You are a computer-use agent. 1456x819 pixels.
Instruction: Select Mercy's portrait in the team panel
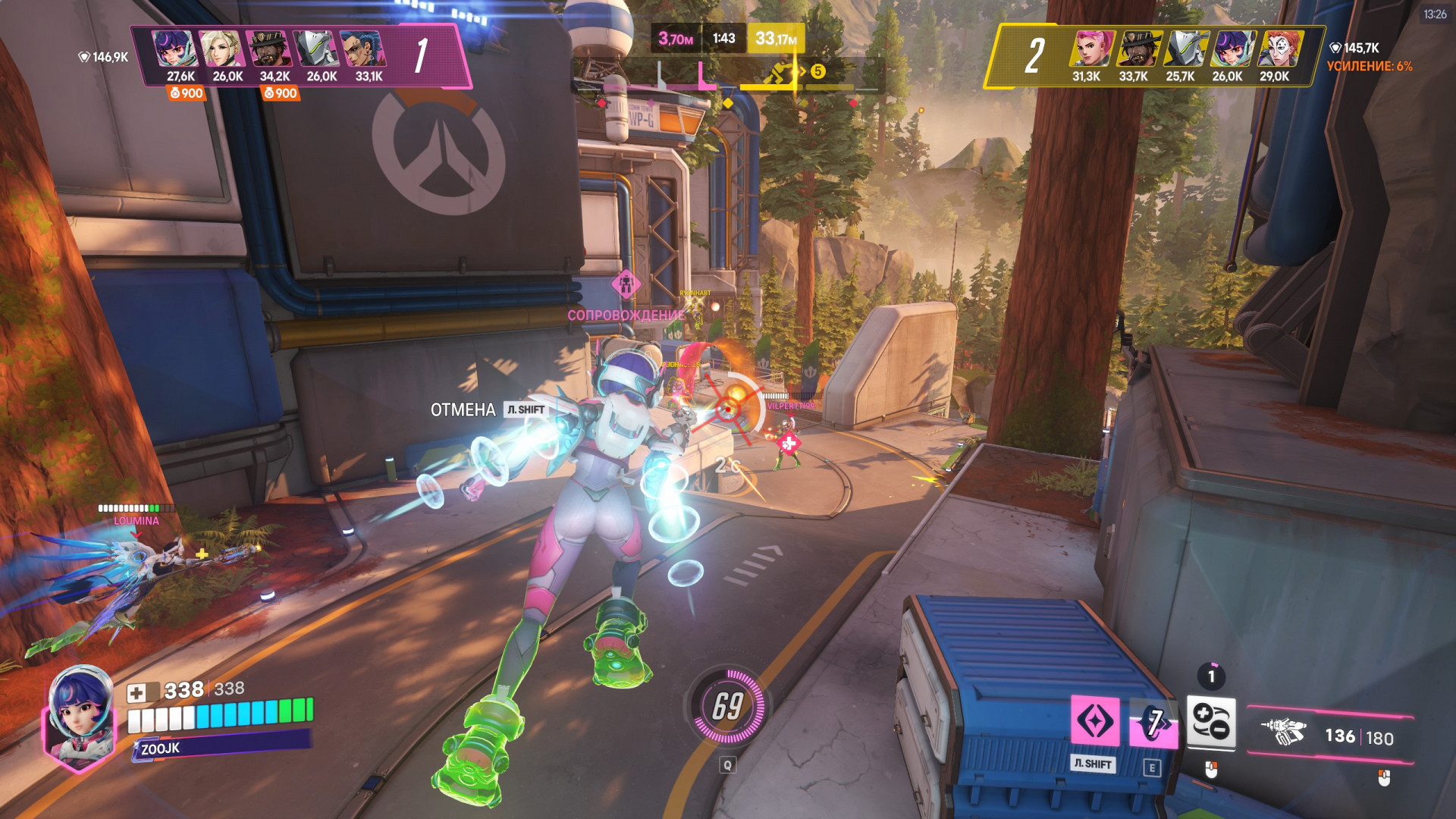point(221,49)
